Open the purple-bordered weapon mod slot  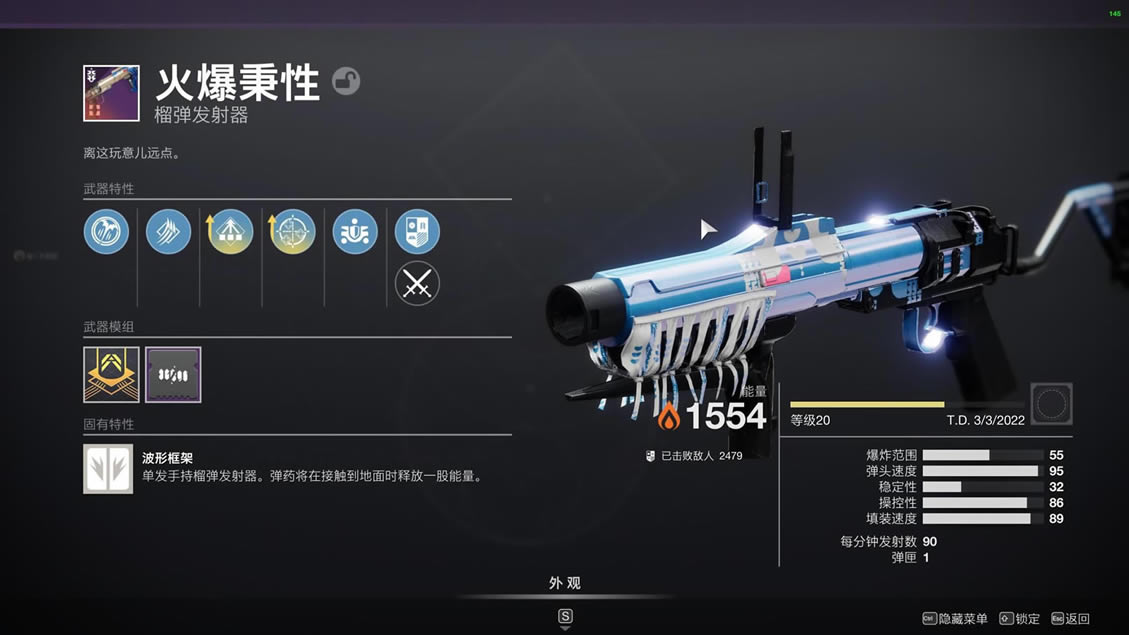click(173, 375)
